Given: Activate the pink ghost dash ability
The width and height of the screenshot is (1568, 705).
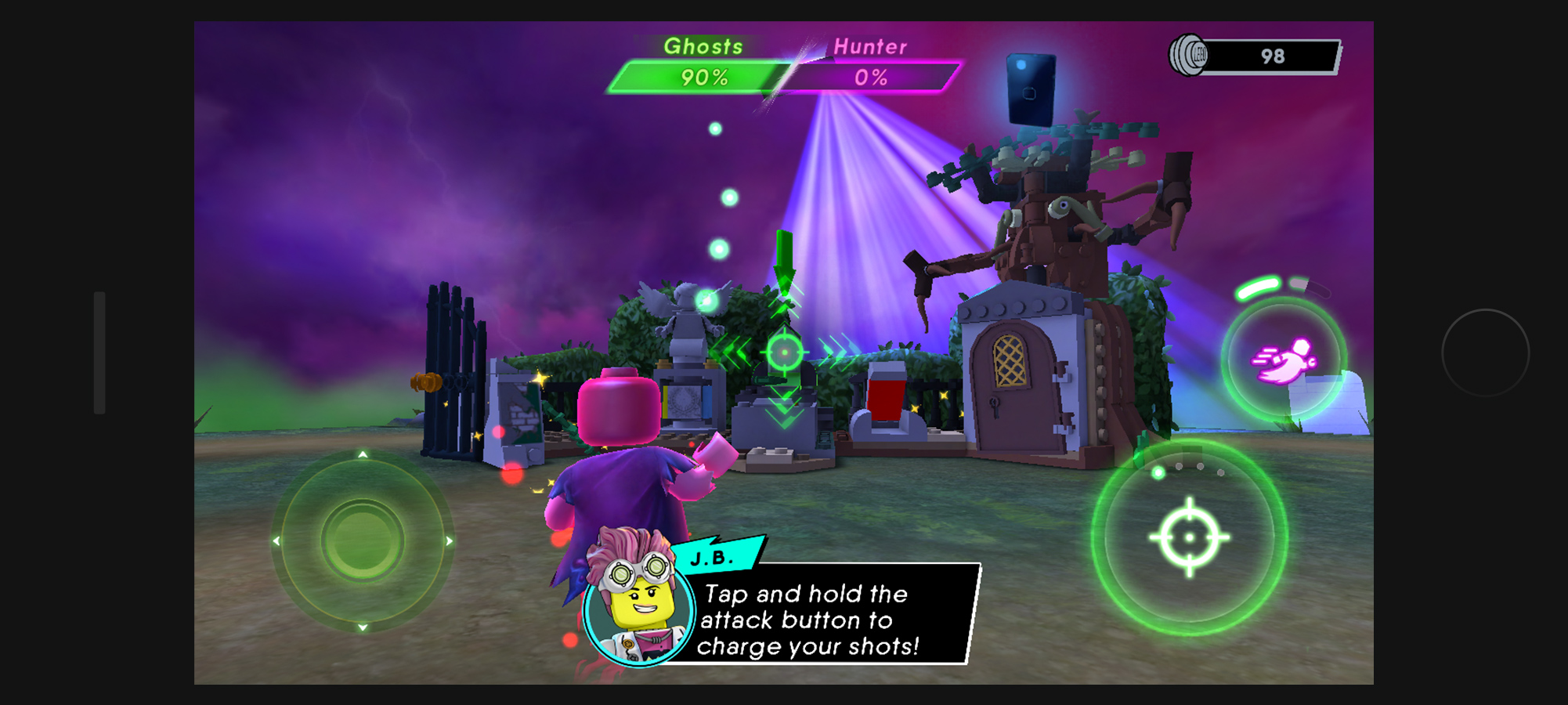Looking at the screenshot, I should pos(1284,360).
